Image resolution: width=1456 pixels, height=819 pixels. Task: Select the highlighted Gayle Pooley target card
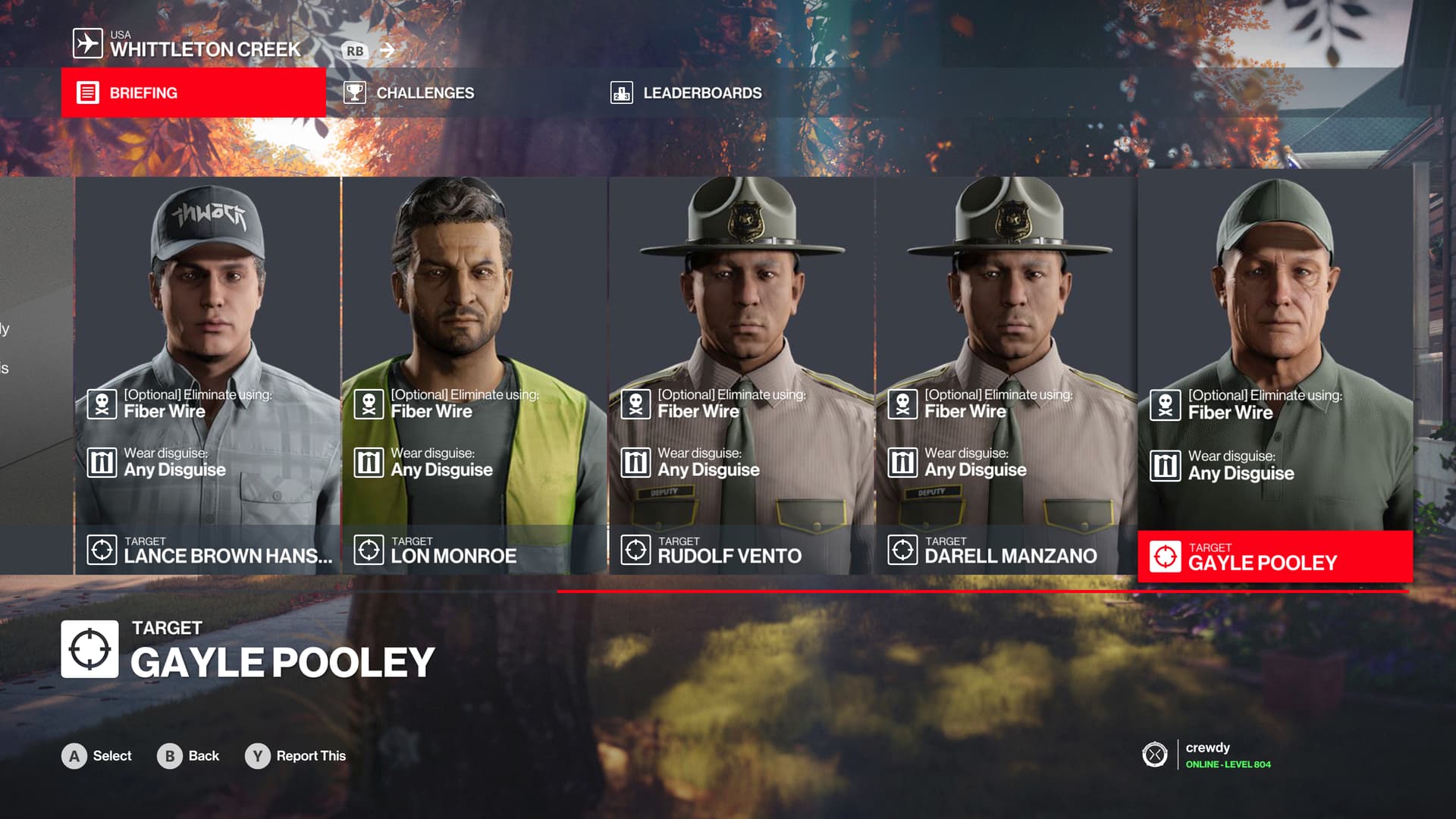[1275, 375]
